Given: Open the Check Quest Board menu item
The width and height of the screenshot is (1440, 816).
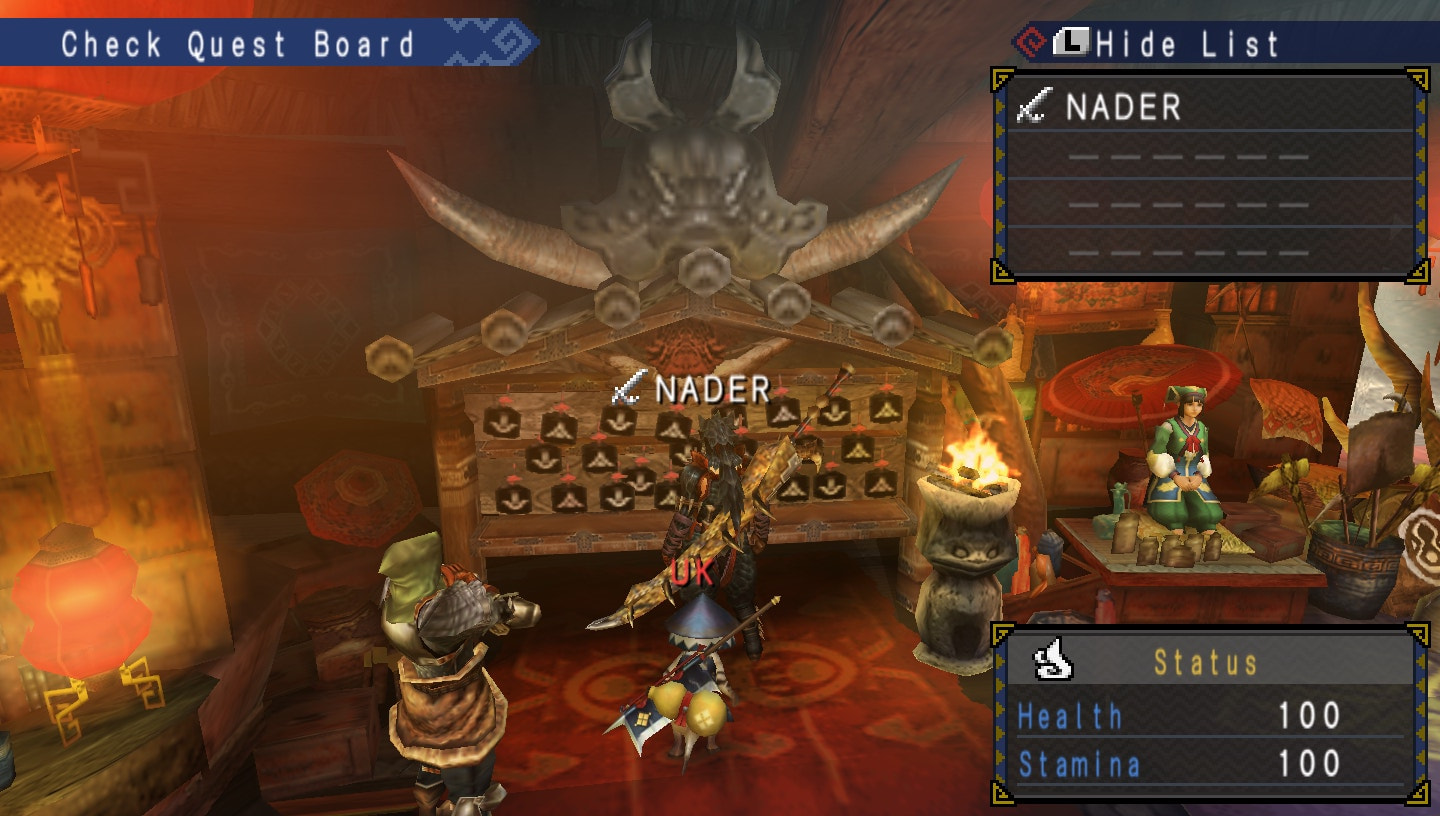Looking at the screenshot, I should coord(240,42).
